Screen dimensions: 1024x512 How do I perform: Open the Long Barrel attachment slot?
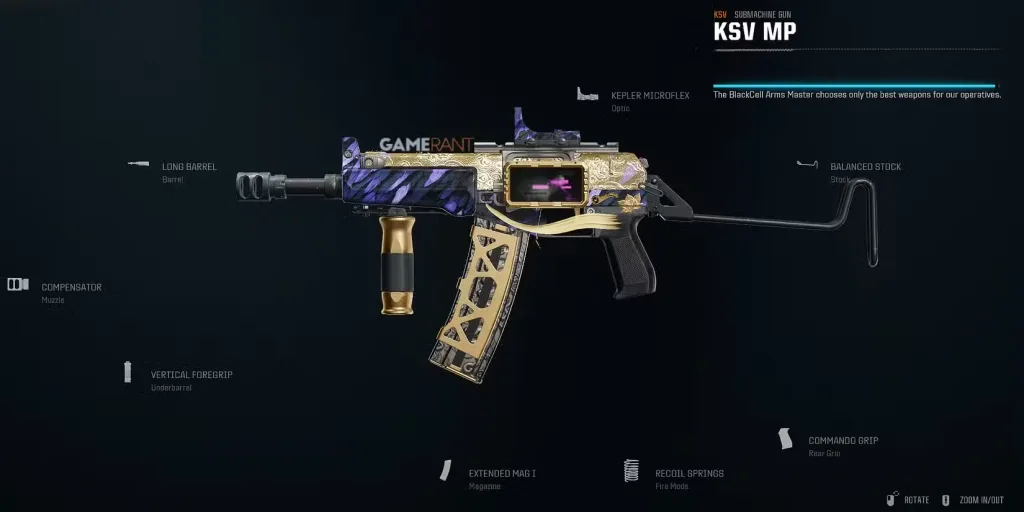(189, 167)
